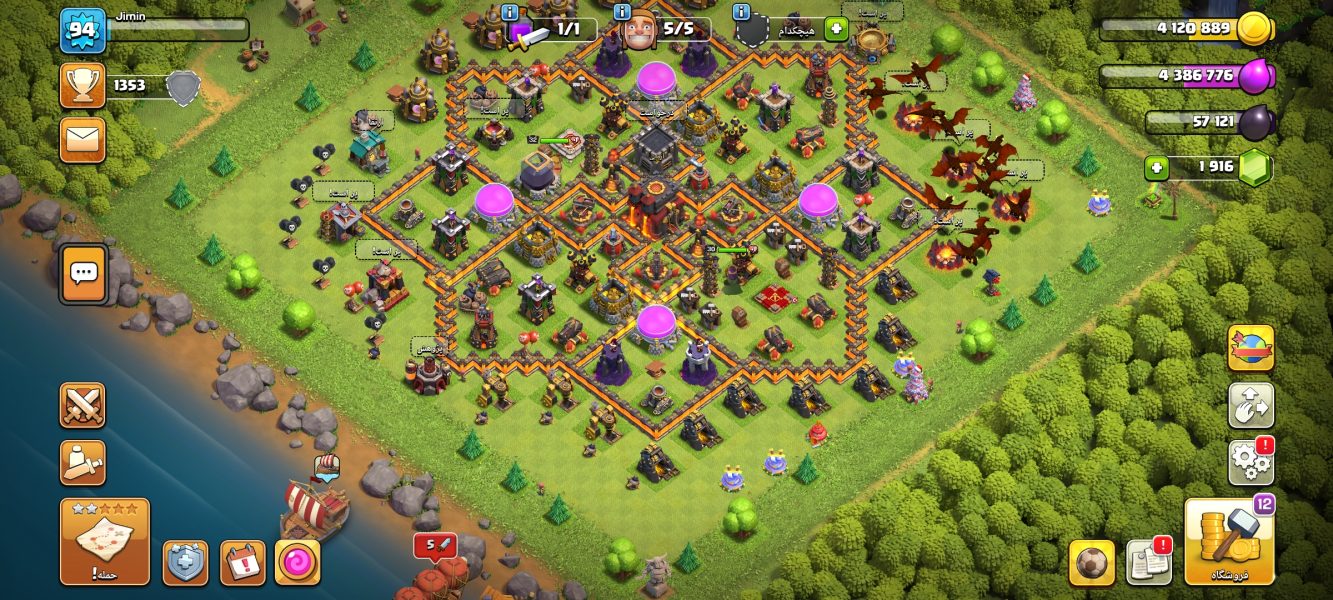This screenshot has width=1333, height=600.
Task: Show builder info above the 5/5 counter
Action: point(624,12)
